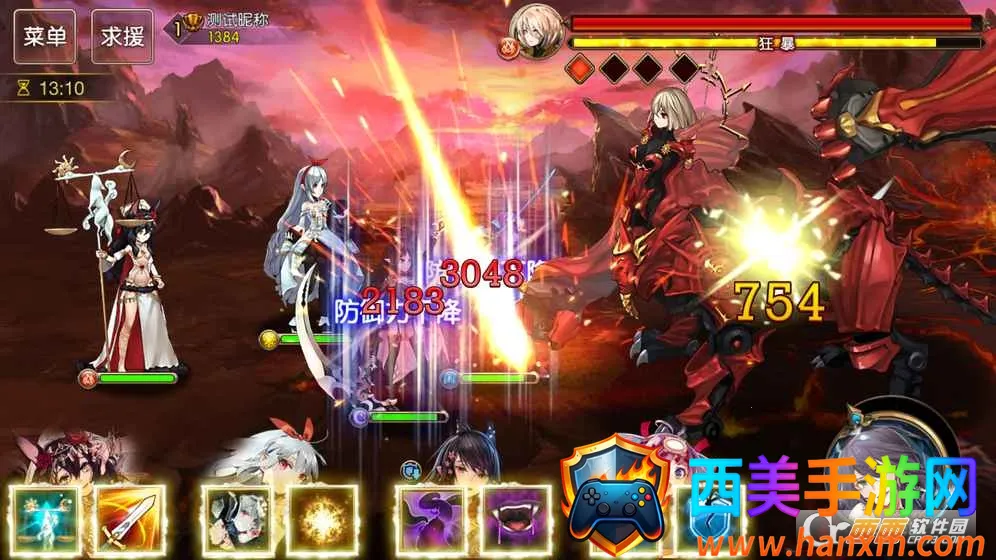Open the 菜单 menu button
996x560 pixels.
click(45, 37)
